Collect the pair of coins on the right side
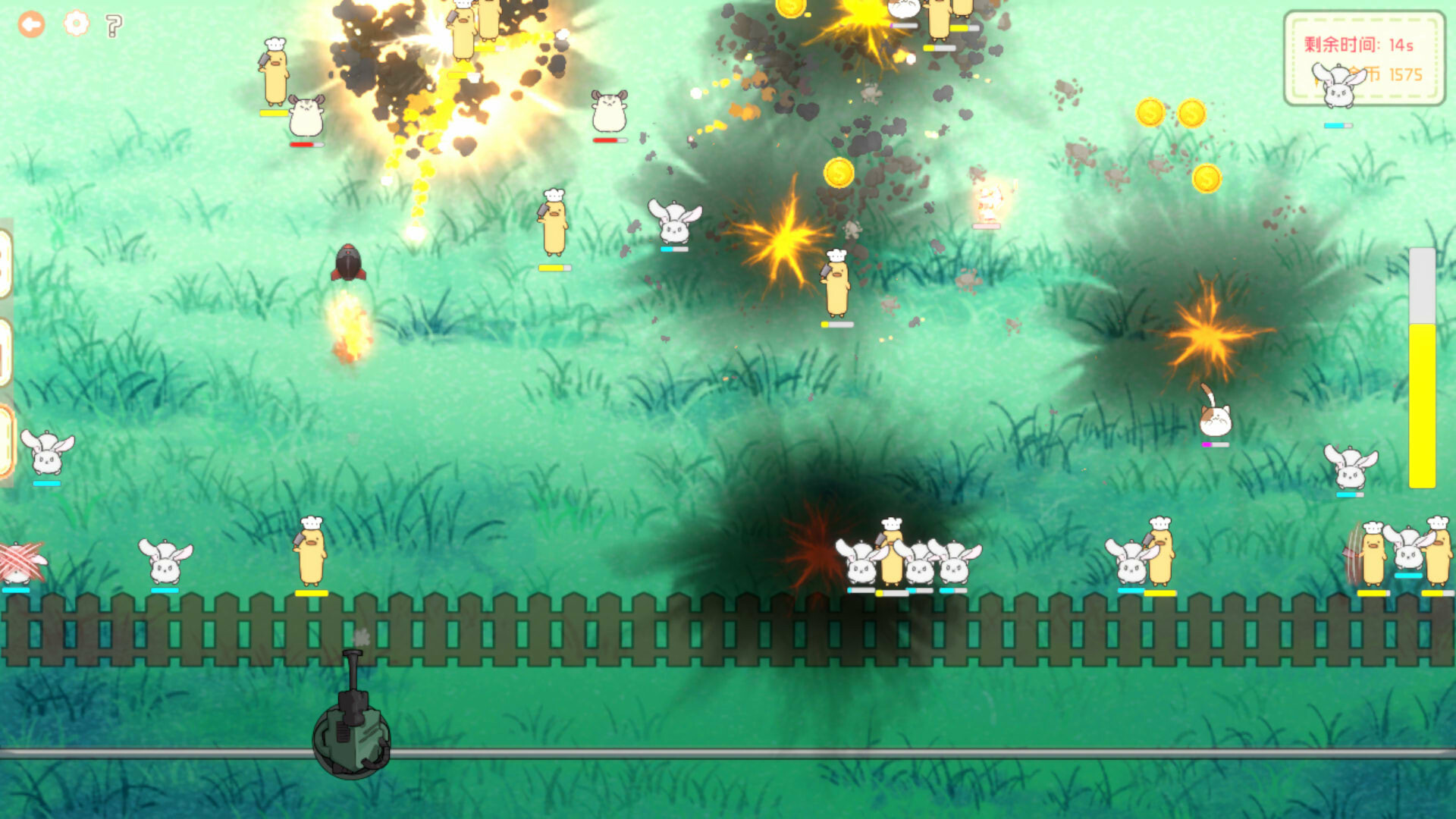The height and width of the screenshot is (819, 1456). click(1173, 114)
